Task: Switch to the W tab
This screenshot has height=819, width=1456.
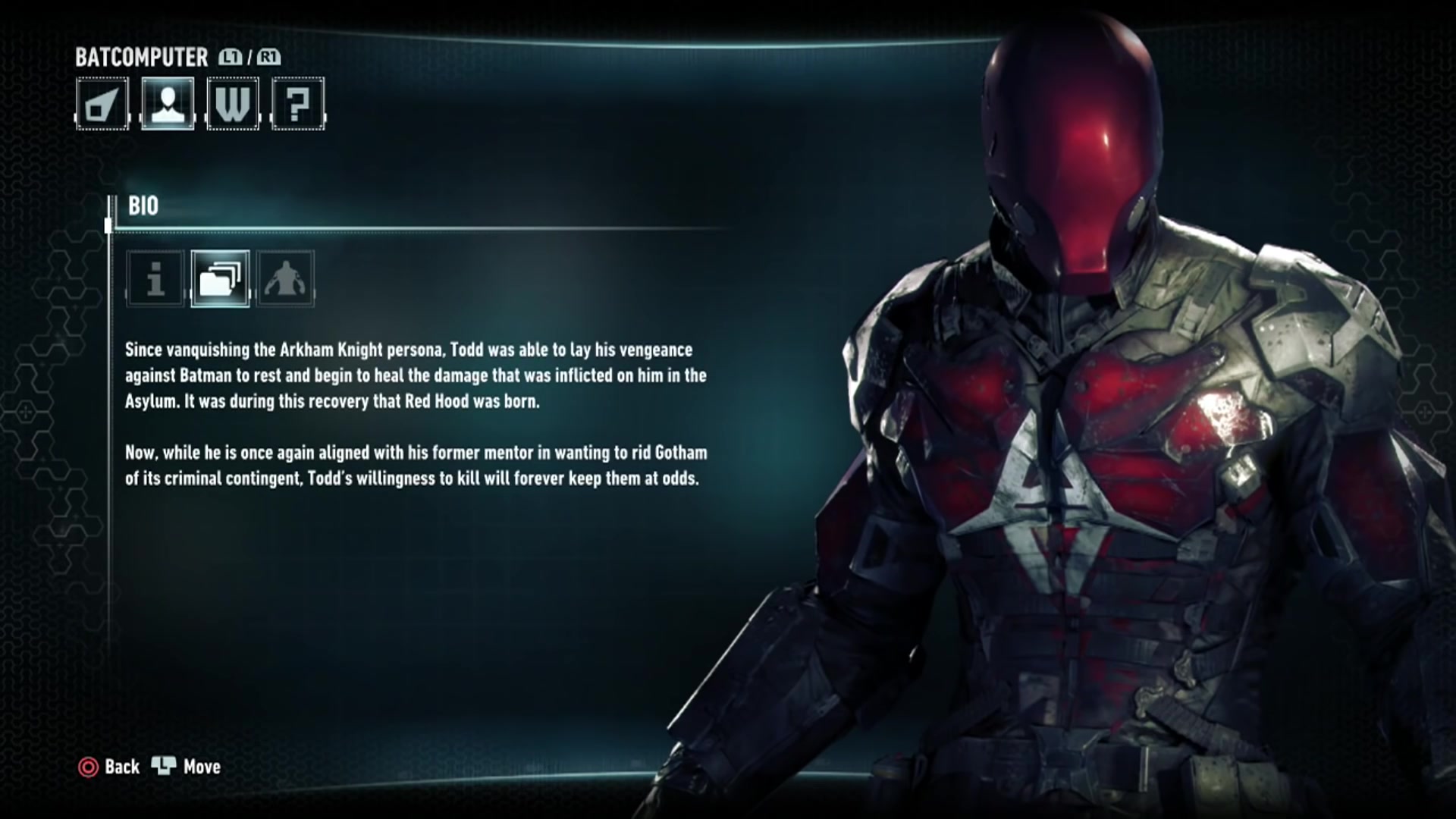Action: click(233, 104)
